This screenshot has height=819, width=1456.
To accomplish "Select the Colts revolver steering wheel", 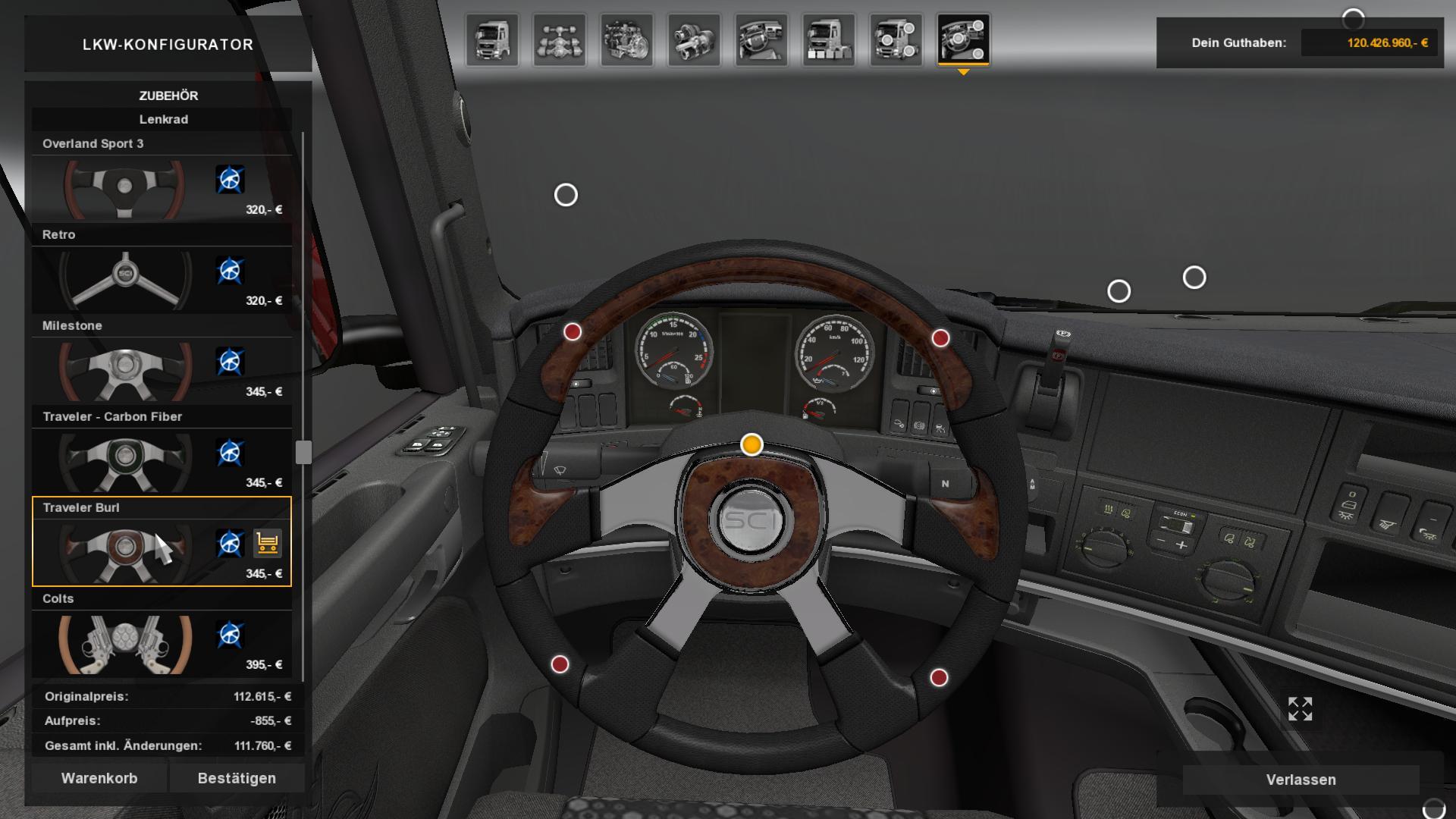I will (x=125, y=642).
